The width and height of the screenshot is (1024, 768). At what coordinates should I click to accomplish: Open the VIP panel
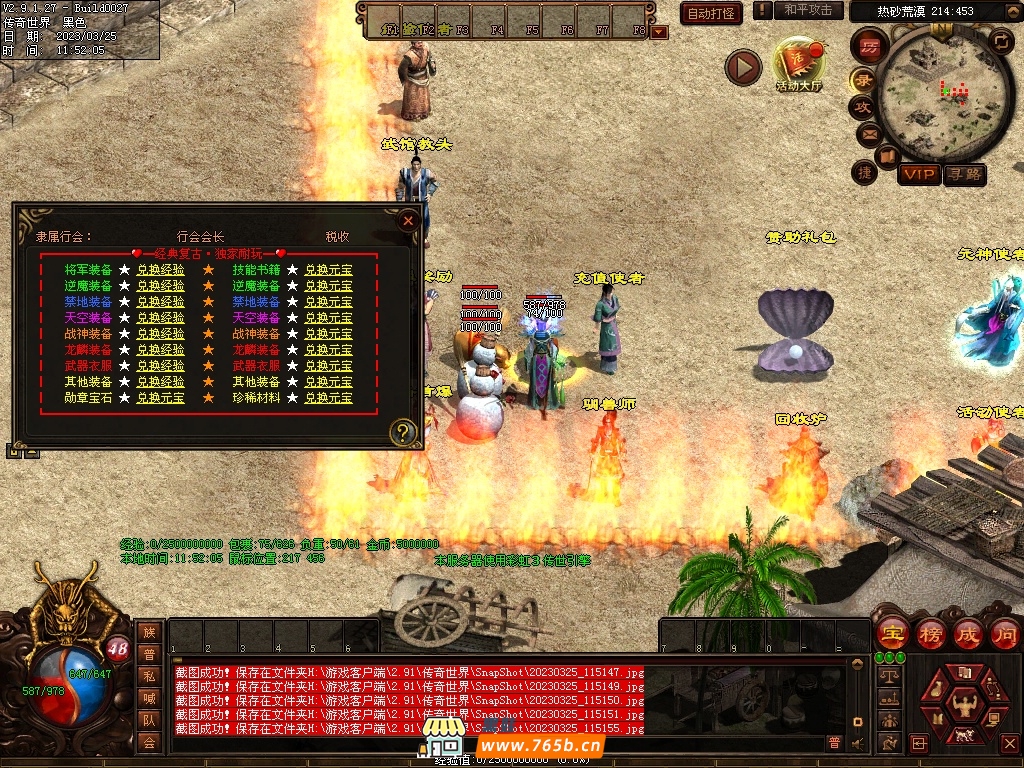[x=918, y=175]
